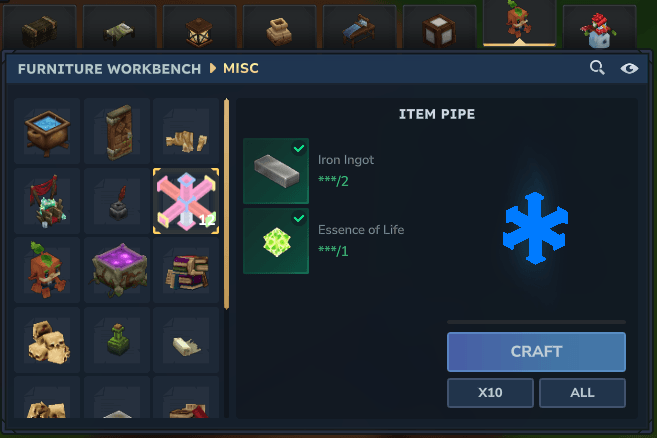Choose the wooden door recipe

point(117,131)
